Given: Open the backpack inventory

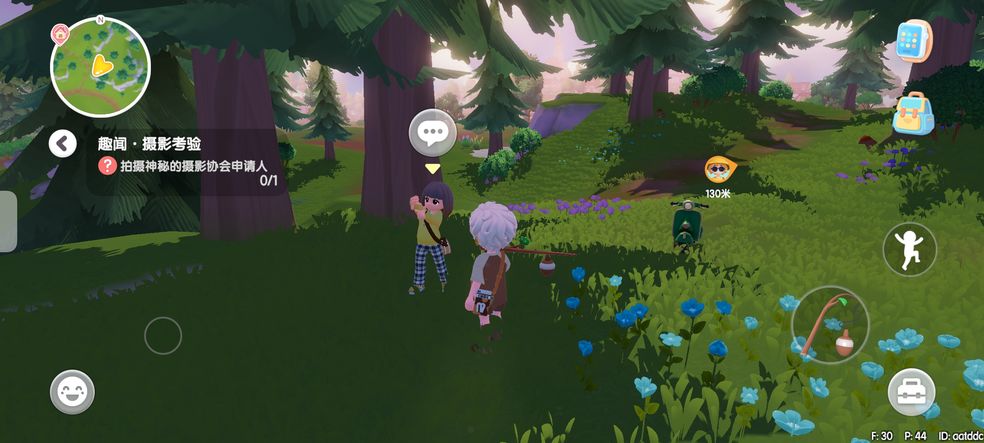Looking at the screenshot, I should coord(913,113).
